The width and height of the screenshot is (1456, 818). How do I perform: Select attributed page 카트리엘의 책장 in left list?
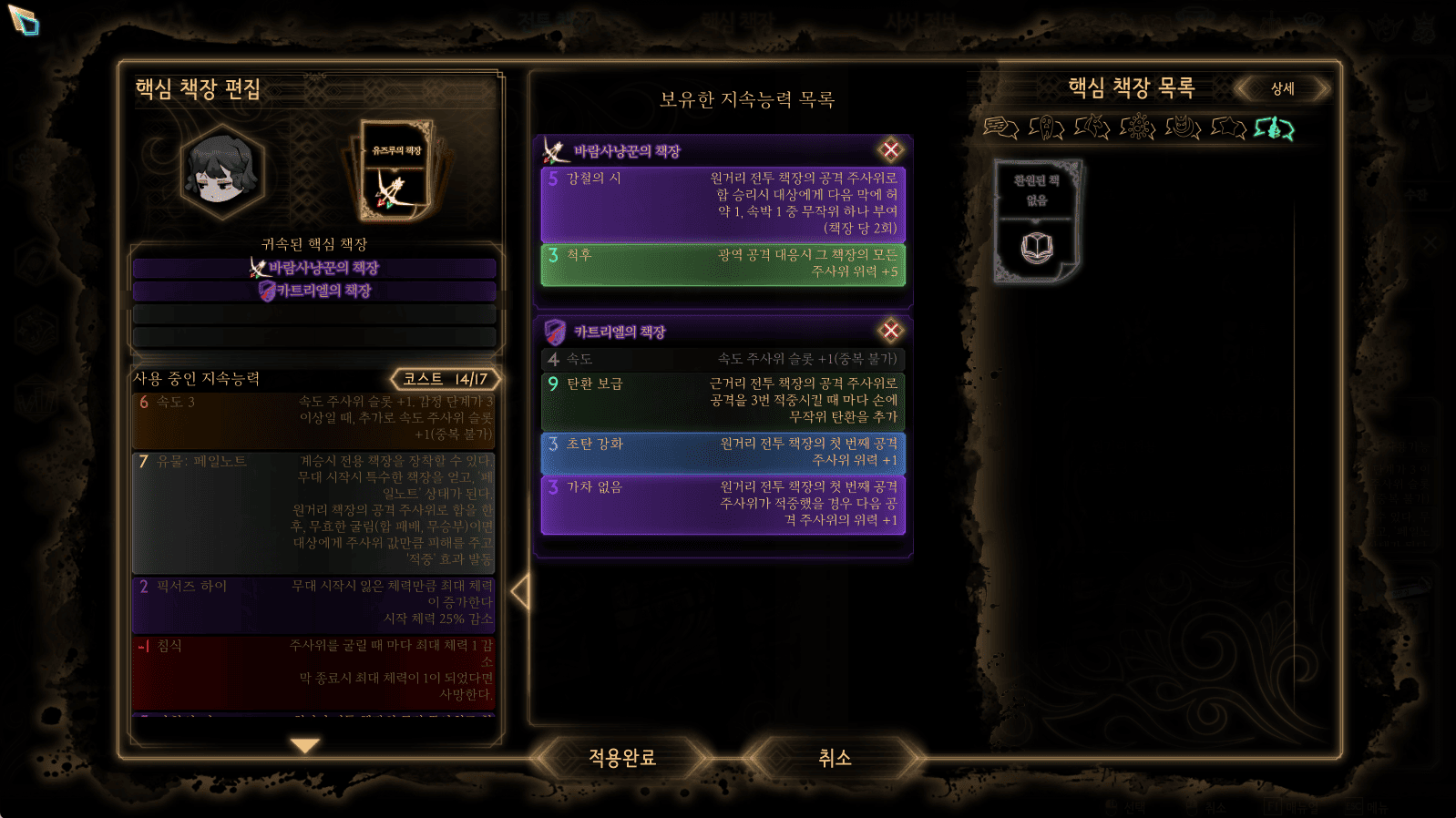point(314,291)
